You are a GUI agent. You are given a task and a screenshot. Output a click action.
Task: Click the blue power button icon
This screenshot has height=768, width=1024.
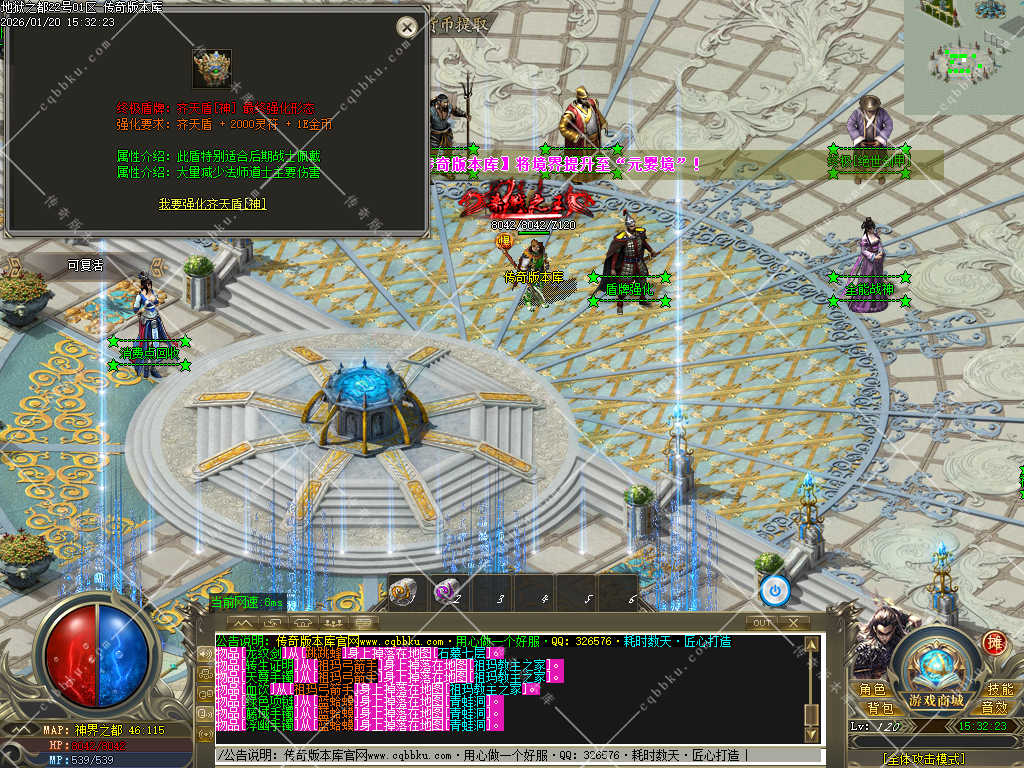click(774, 591)
